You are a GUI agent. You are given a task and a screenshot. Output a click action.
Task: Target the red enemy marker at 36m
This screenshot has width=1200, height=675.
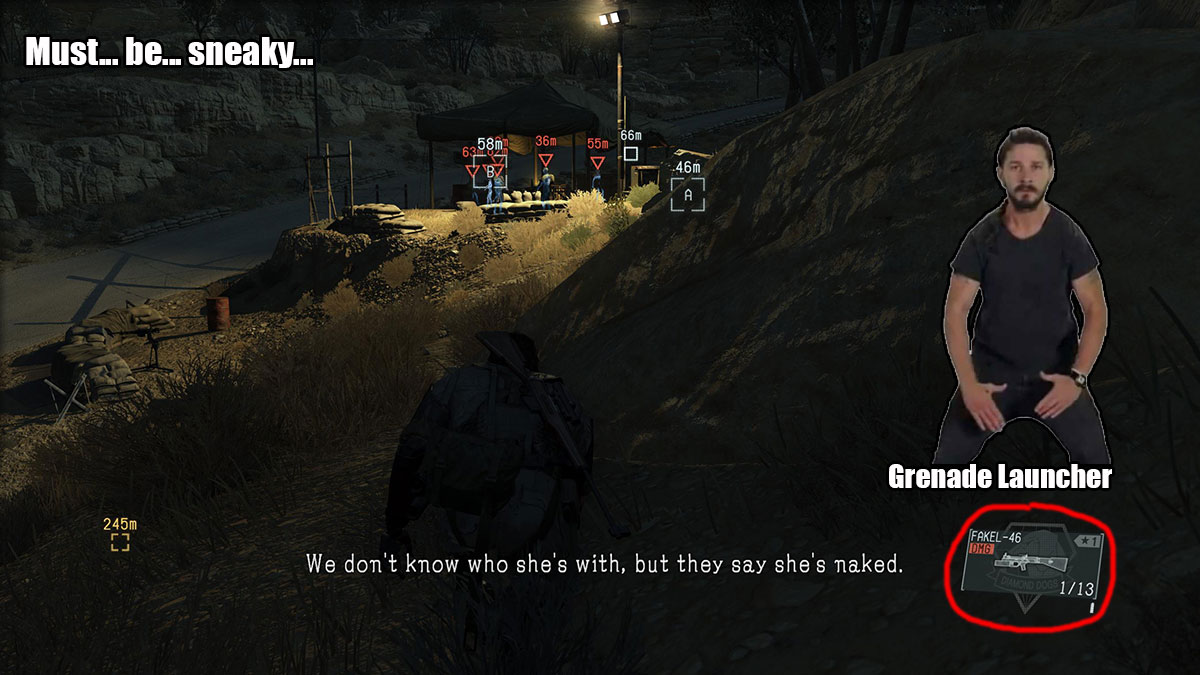tap(545, 160)
